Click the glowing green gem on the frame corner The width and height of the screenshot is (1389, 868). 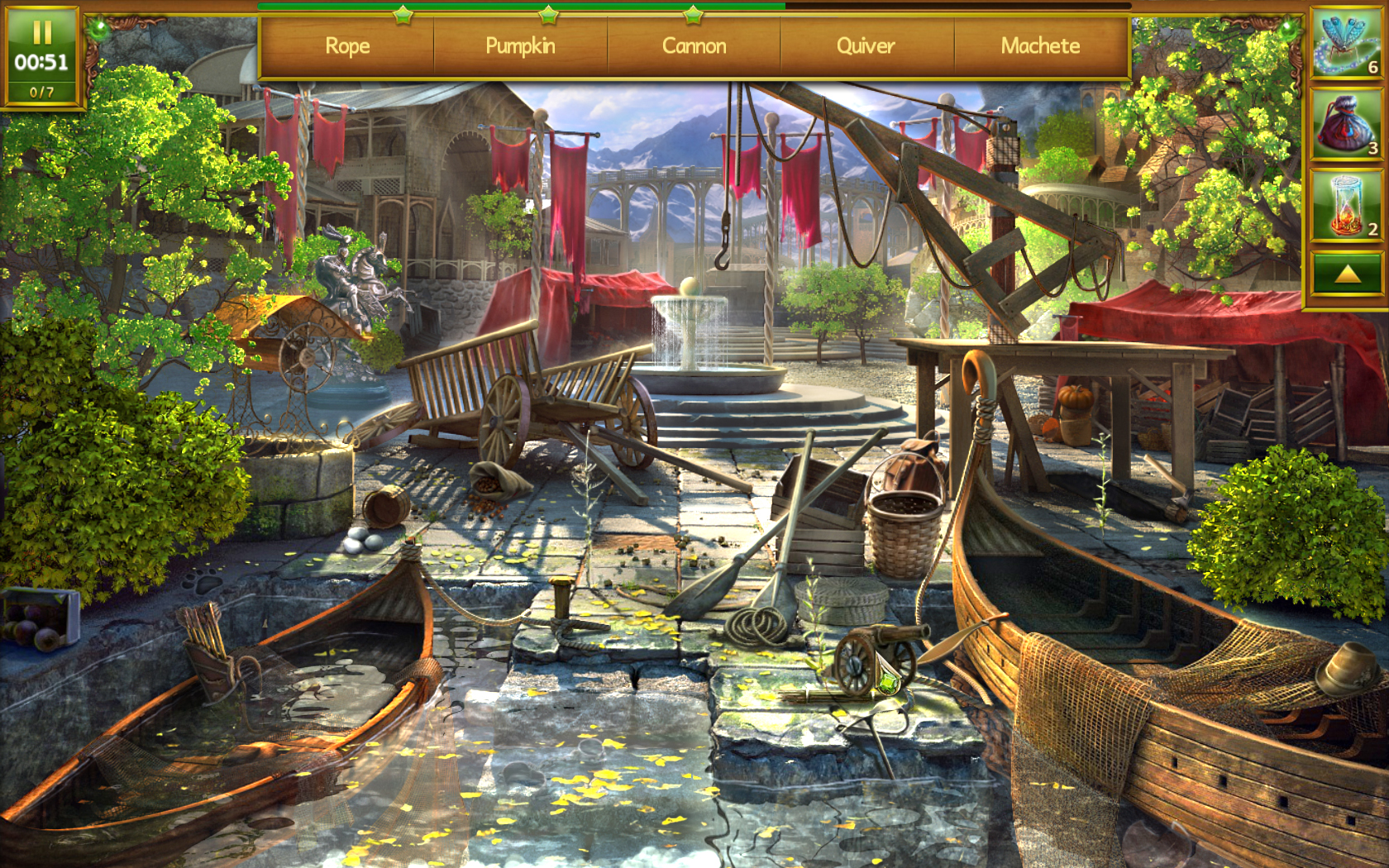point(100,29)
